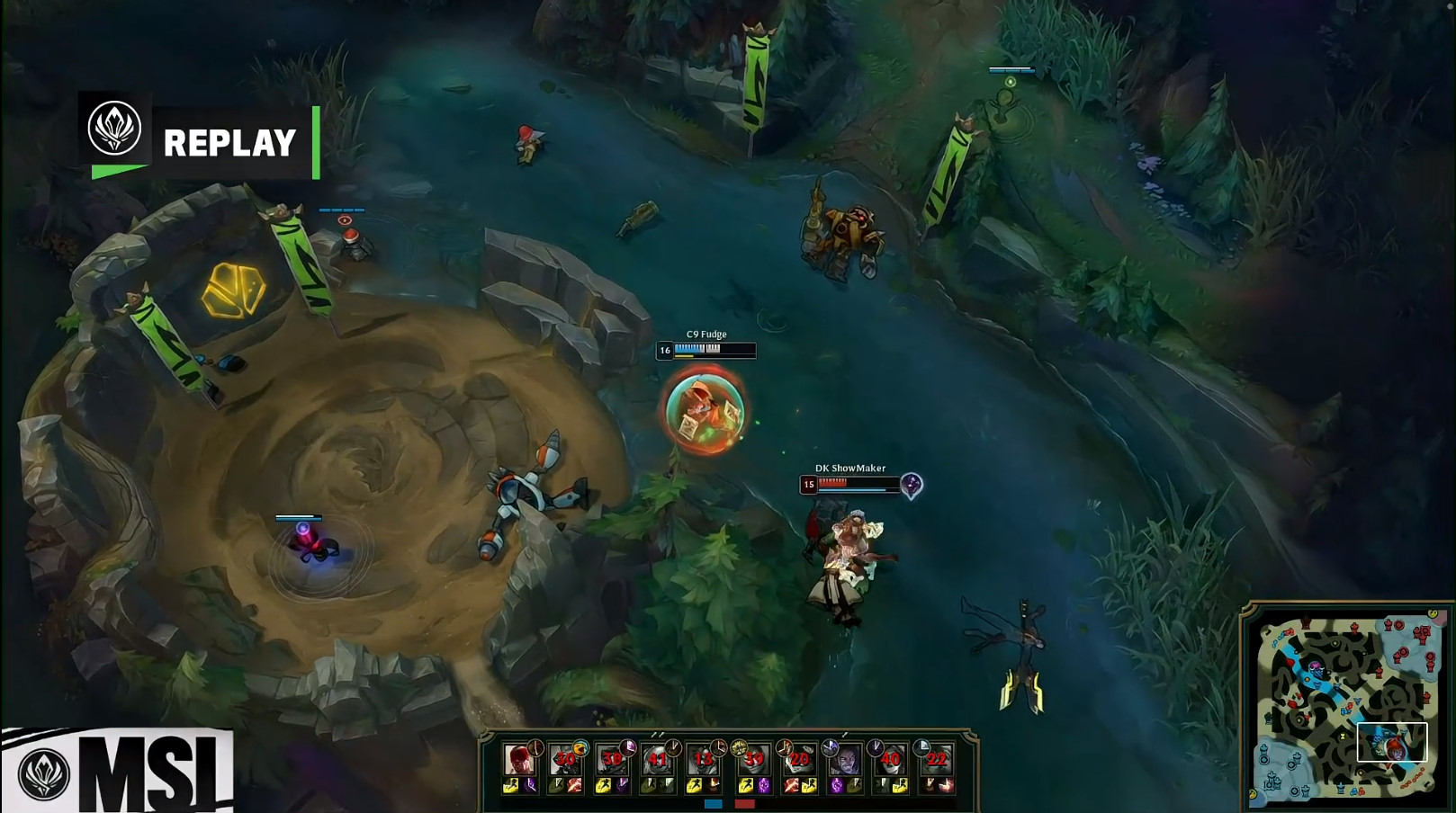Click inside the white camera box on minimap
Screen dimensions: 1456x813
point(1391,742)
